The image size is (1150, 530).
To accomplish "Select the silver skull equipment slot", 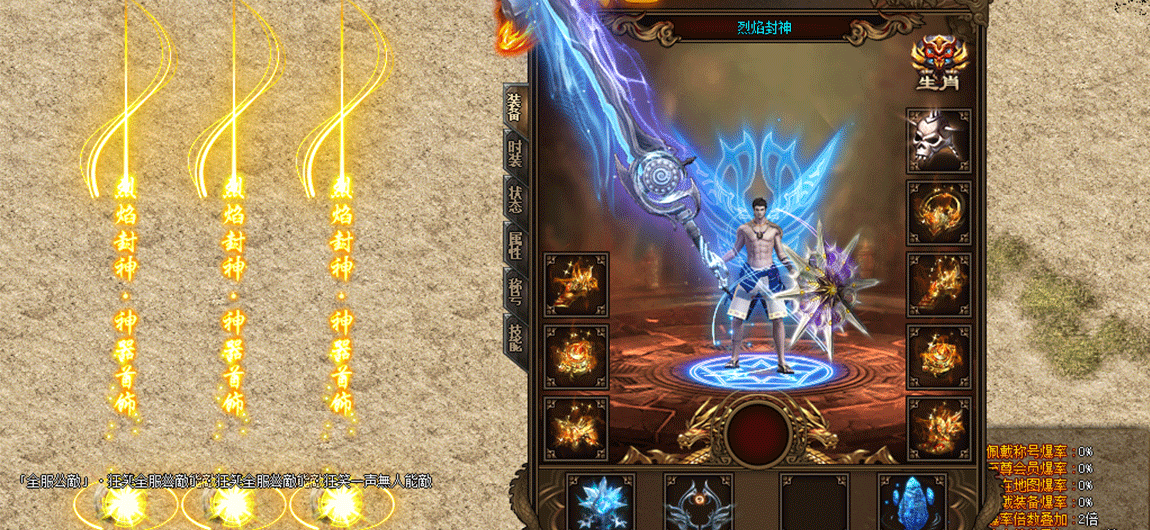I will tap(939, 141).
